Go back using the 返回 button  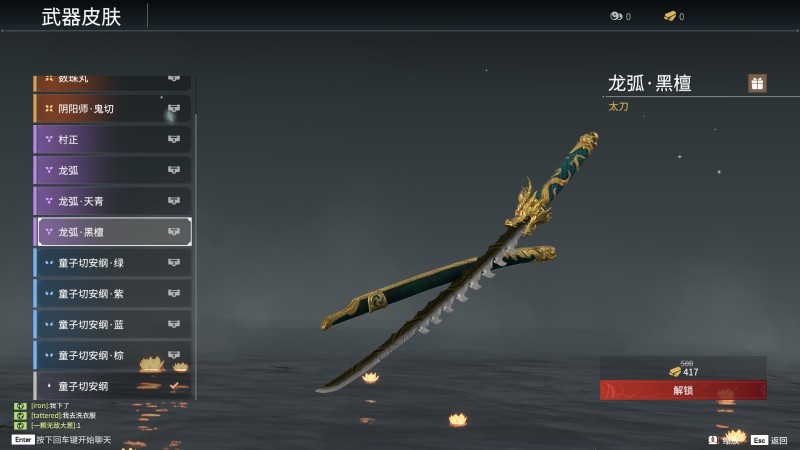pos(770,439)
